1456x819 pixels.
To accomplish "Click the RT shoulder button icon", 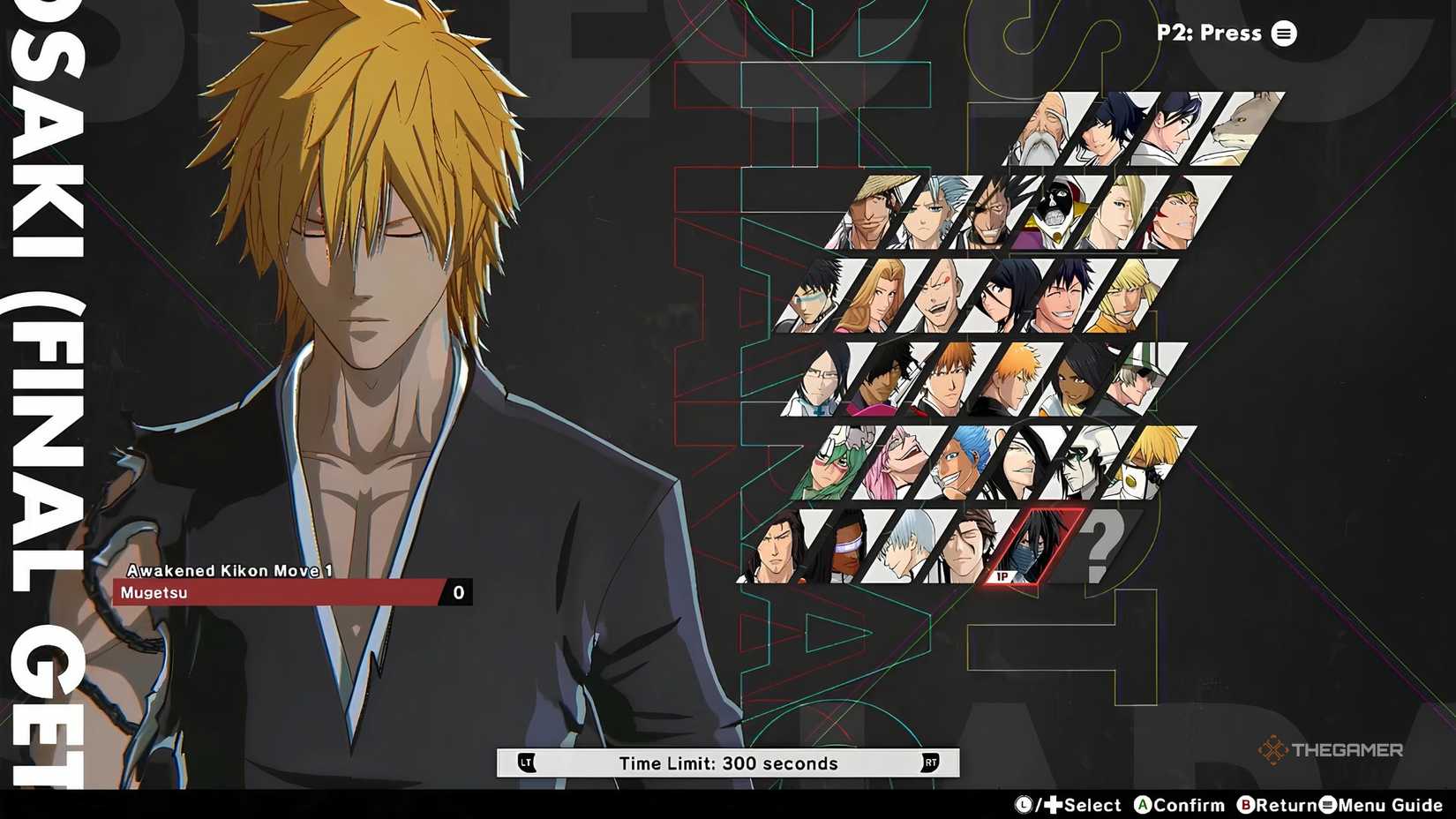I will click(x=930, y=763).
